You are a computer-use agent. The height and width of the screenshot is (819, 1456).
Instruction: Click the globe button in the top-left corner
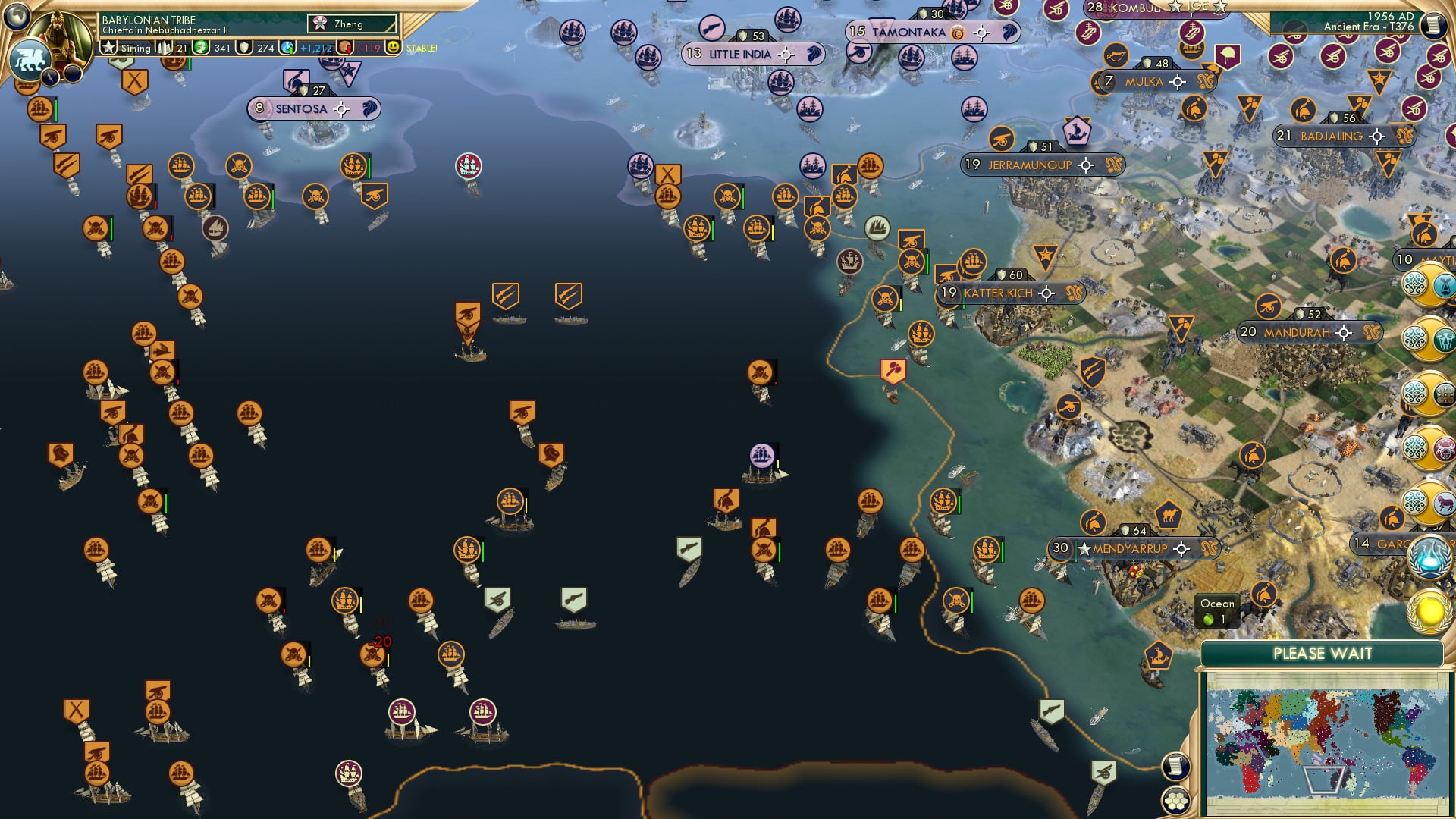click(17, 14)
